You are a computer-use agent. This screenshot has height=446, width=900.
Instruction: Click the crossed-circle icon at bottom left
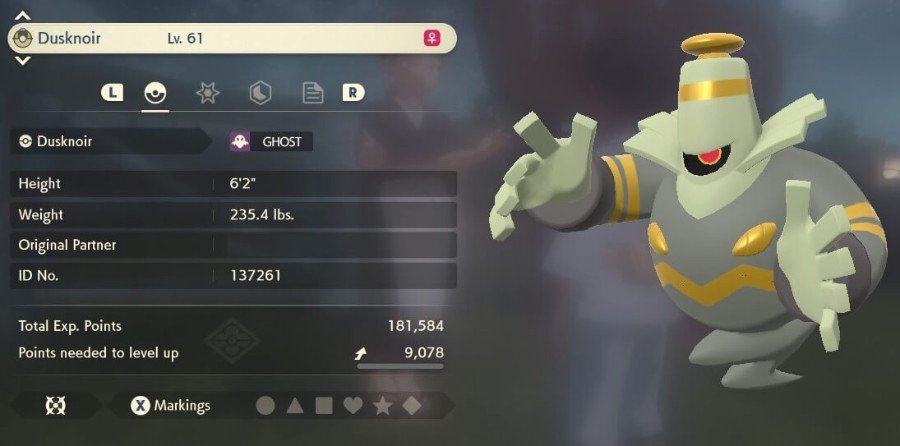pos(54,406)
